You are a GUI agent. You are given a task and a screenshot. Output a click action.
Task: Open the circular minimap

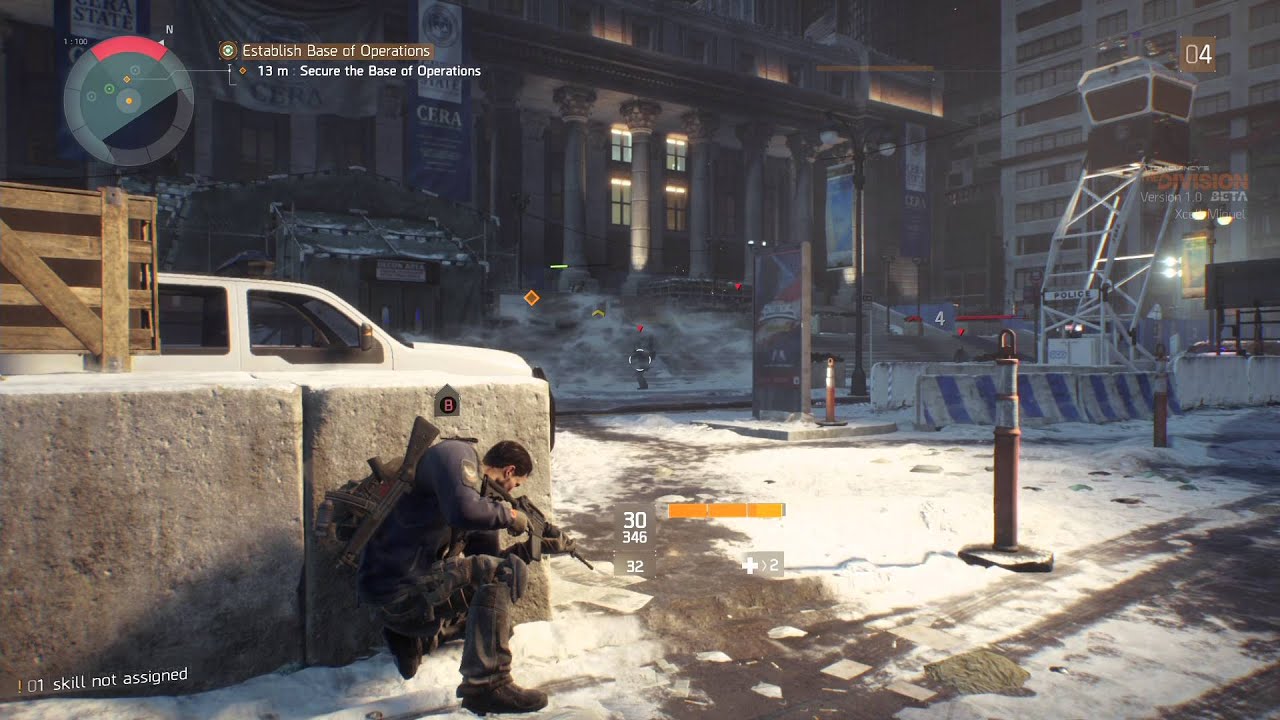click(x=128, y=100)
